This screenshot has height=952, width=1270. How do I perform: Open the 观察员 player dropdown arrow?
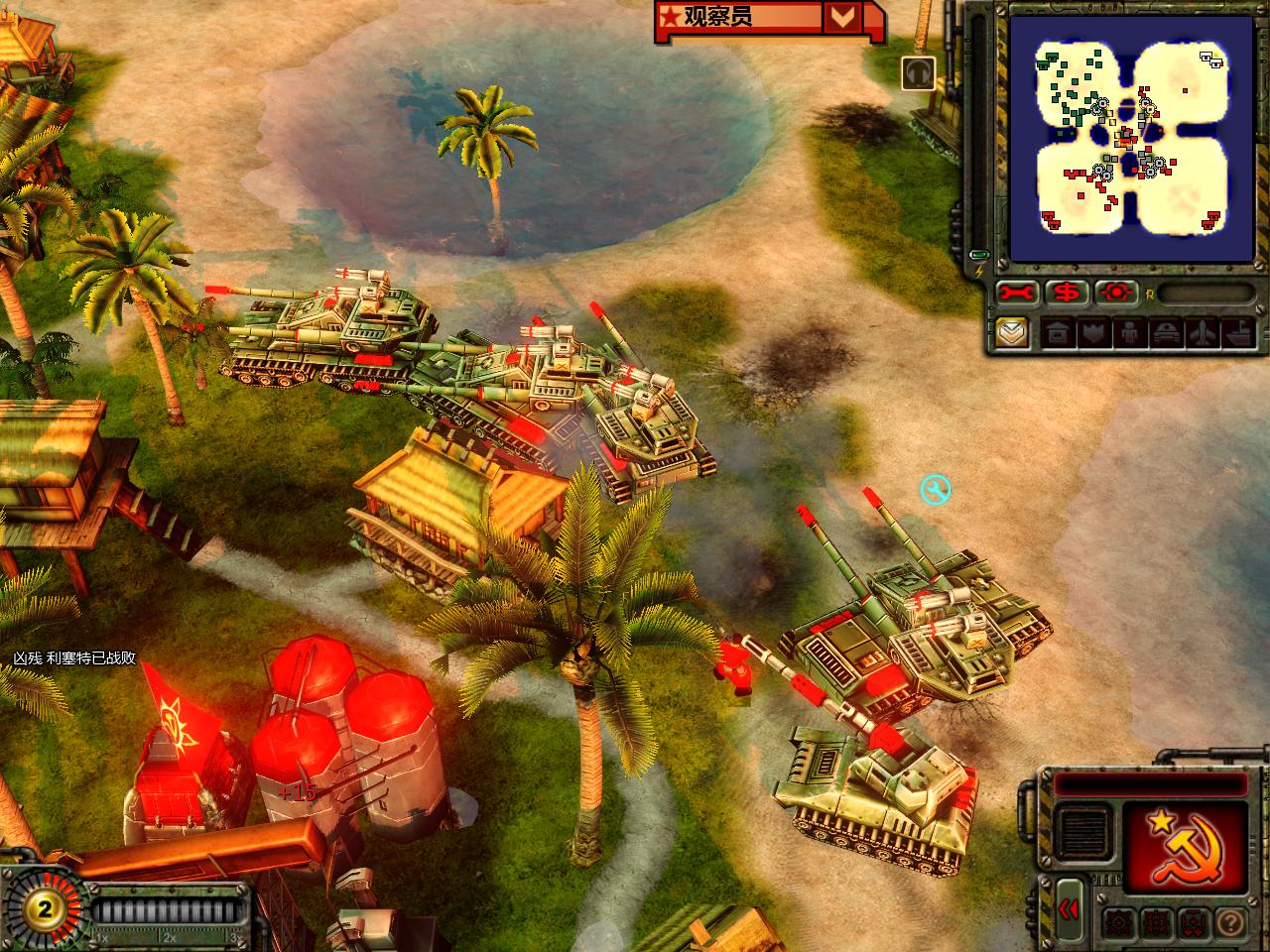[x=842, y=16]
